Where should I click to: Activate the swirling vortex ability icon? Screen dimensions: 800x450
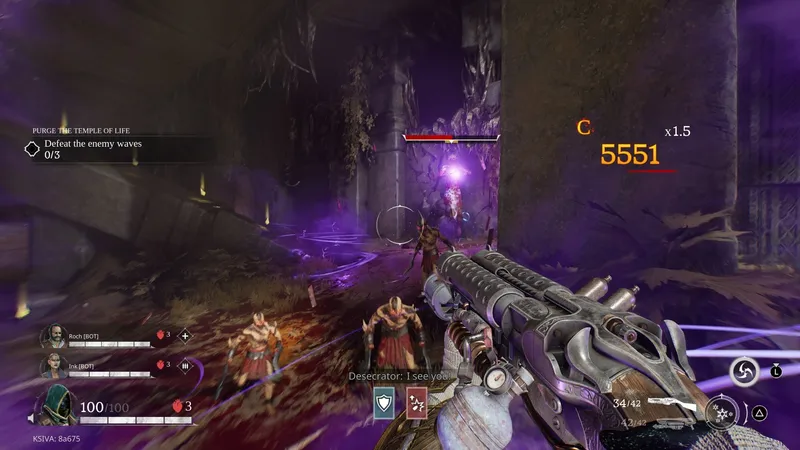744,372
